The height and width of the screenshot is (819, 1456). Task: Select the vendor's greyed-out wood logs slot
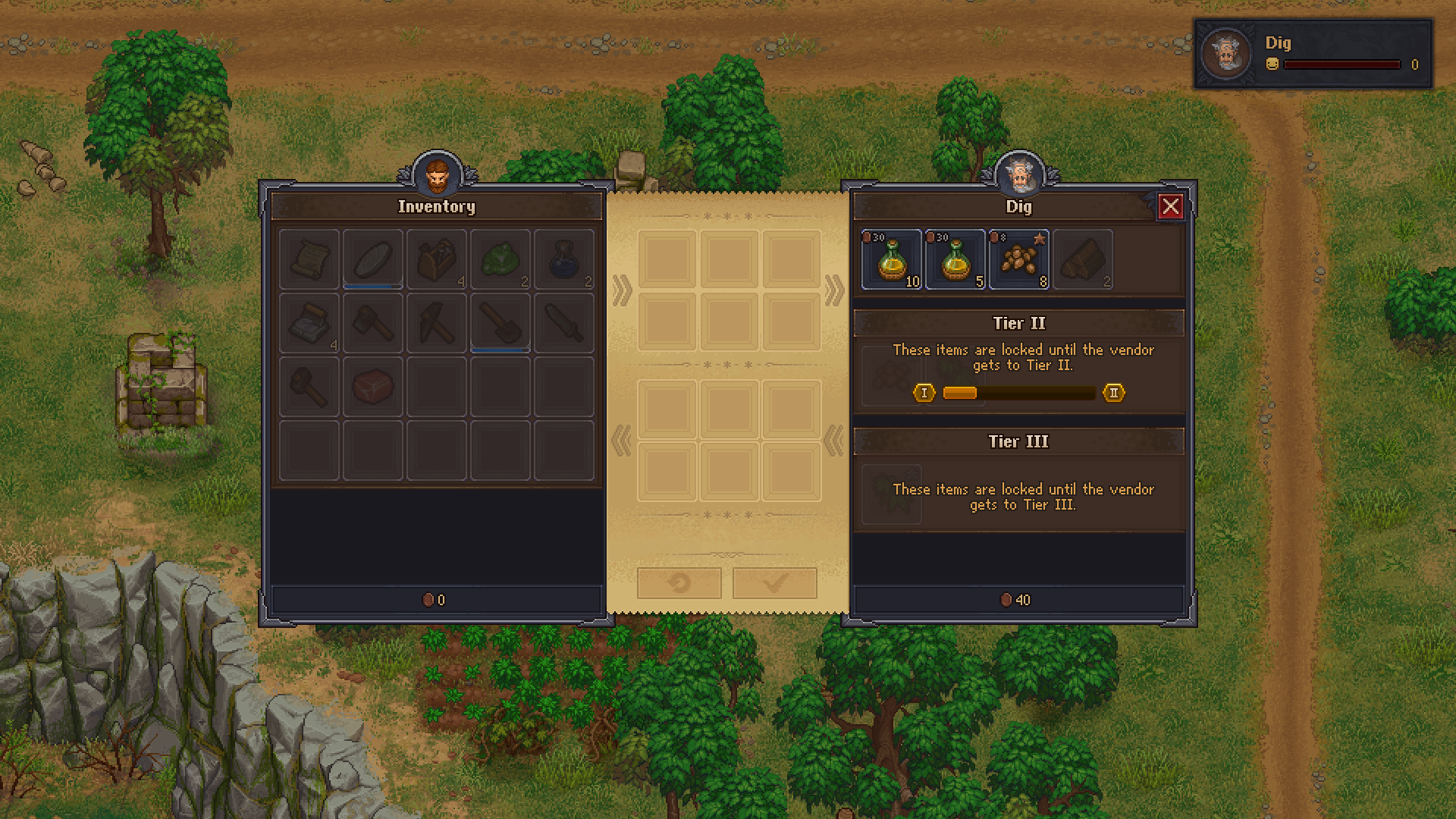(1082, 260)
